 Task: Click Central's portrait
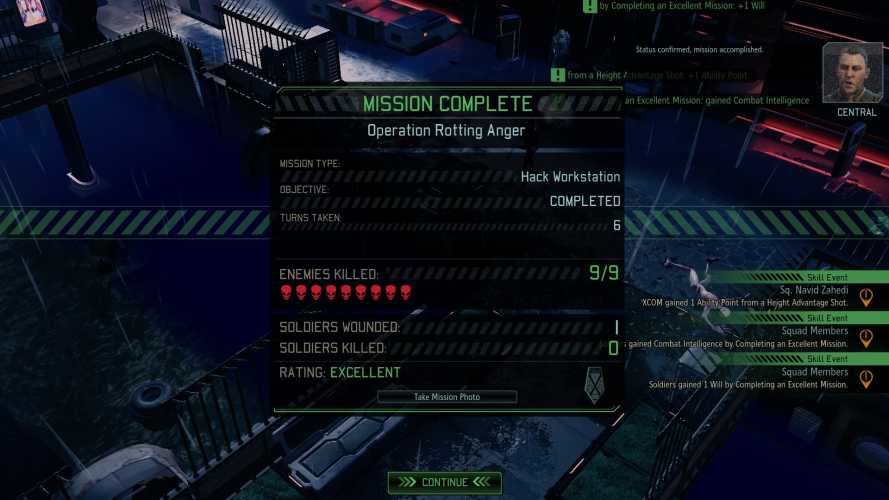[x=852, y=73]
